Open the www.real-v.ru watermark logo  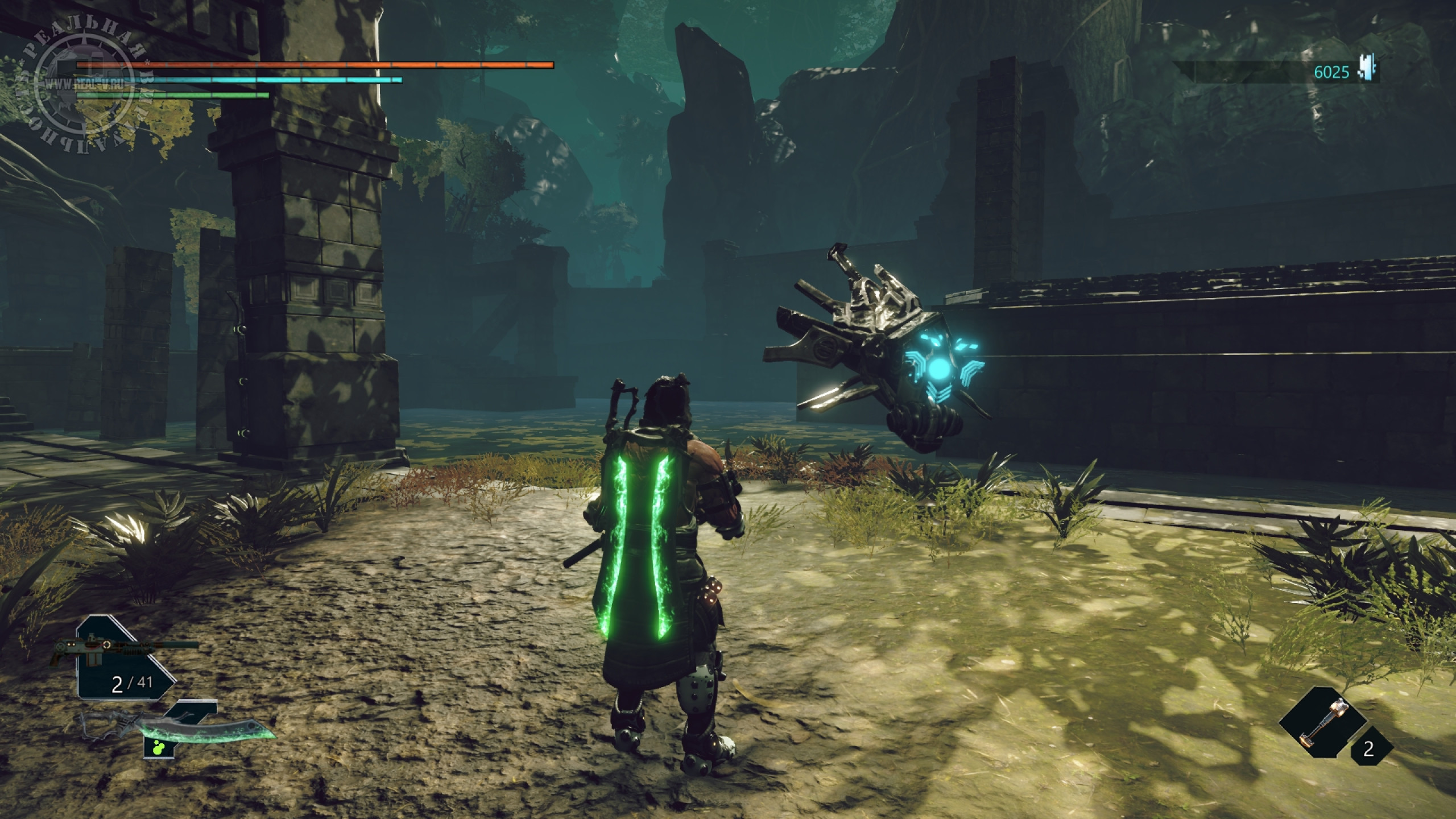tap(84, 86)
